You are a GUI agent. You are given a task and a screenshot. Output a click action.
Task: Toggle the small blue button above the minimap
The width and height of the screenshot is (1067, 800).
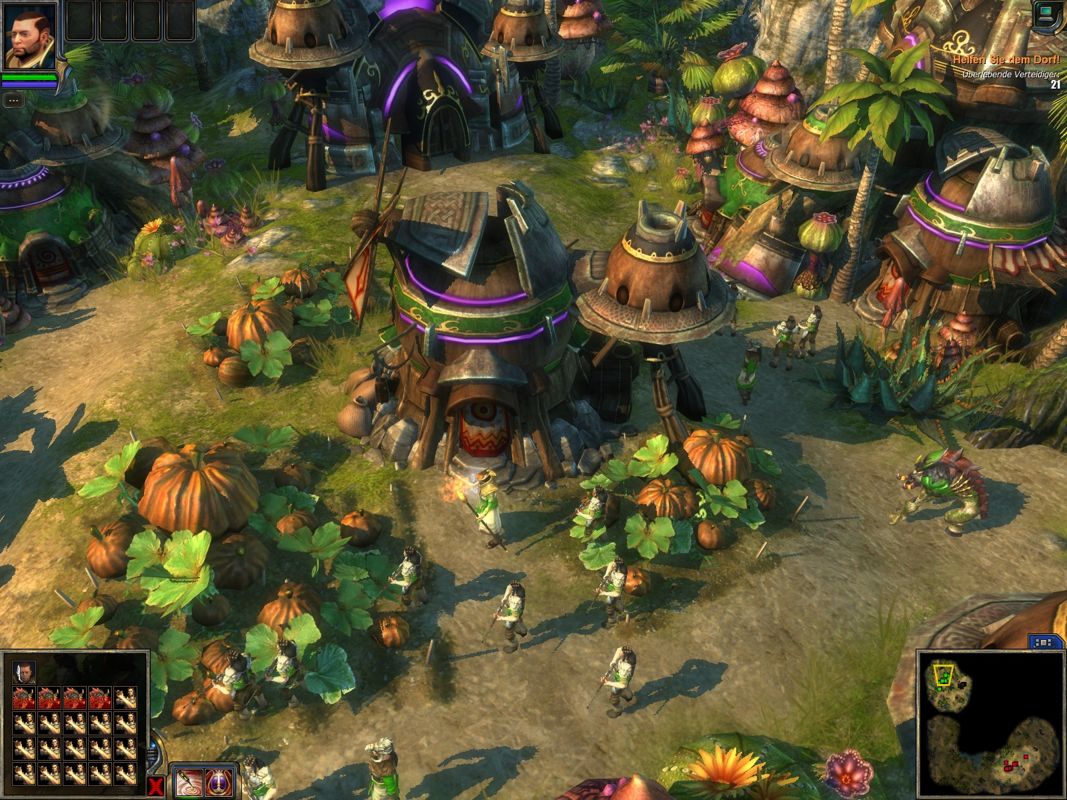click(1045, 642)
